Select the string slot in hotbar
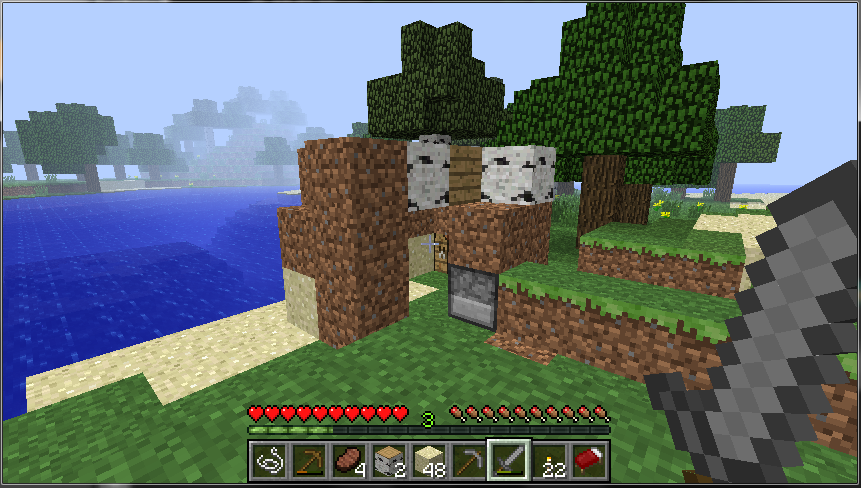Viewport: 861px width, 488px height. [270, 460]
